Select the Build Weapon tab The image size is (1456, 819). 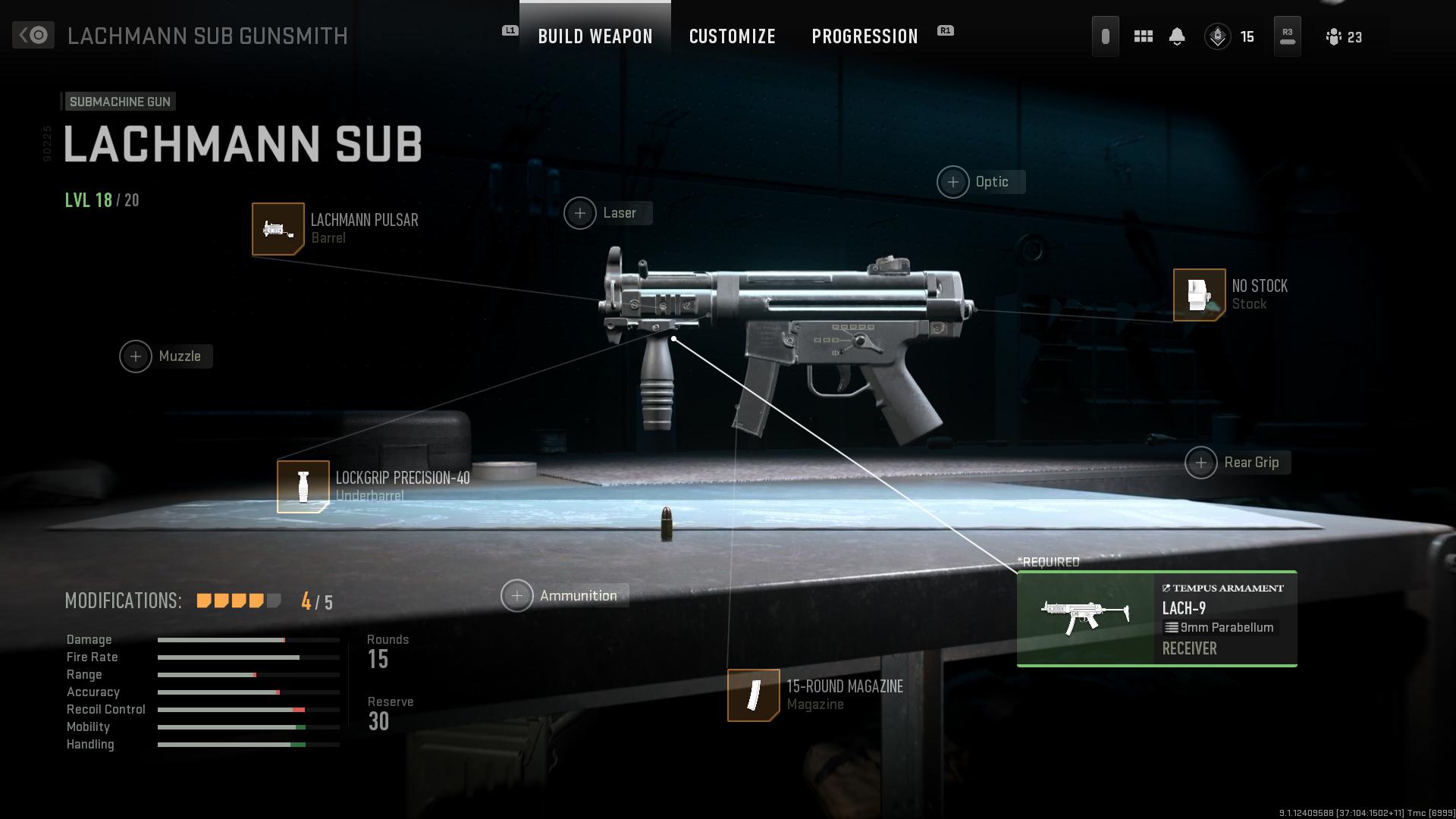[x=595, y=36]
